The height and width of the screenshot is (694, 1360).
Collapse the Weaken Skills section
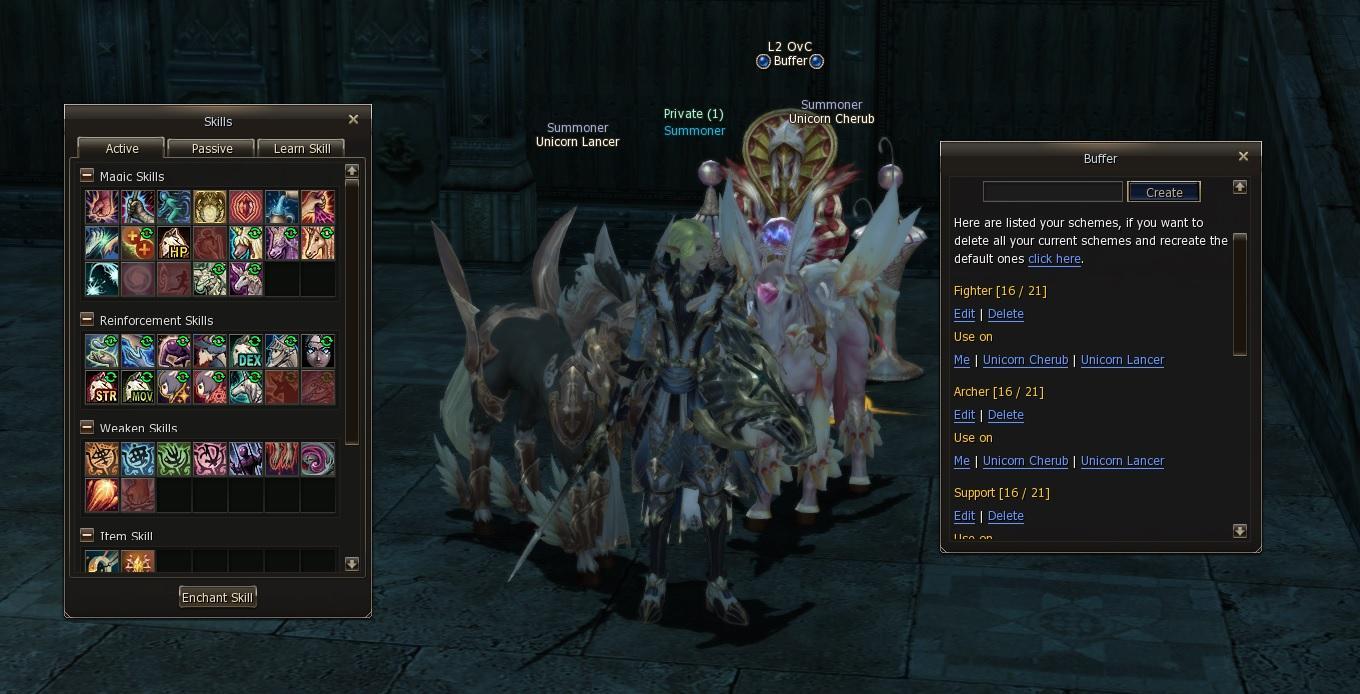pyautogui.click(x=87, y=428)
